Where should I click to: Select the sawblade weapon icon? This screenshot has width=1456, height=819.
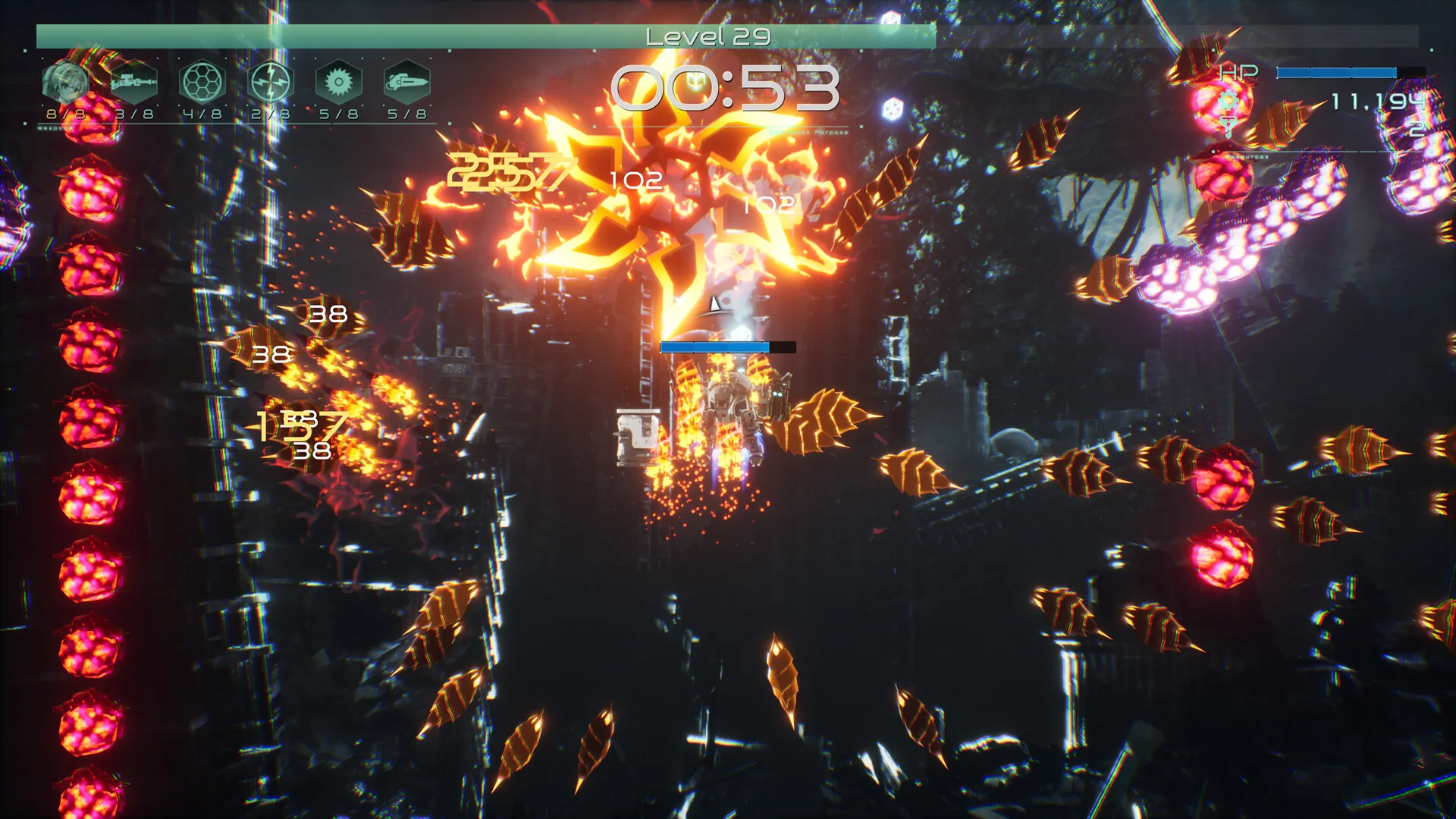pos(338,81)
